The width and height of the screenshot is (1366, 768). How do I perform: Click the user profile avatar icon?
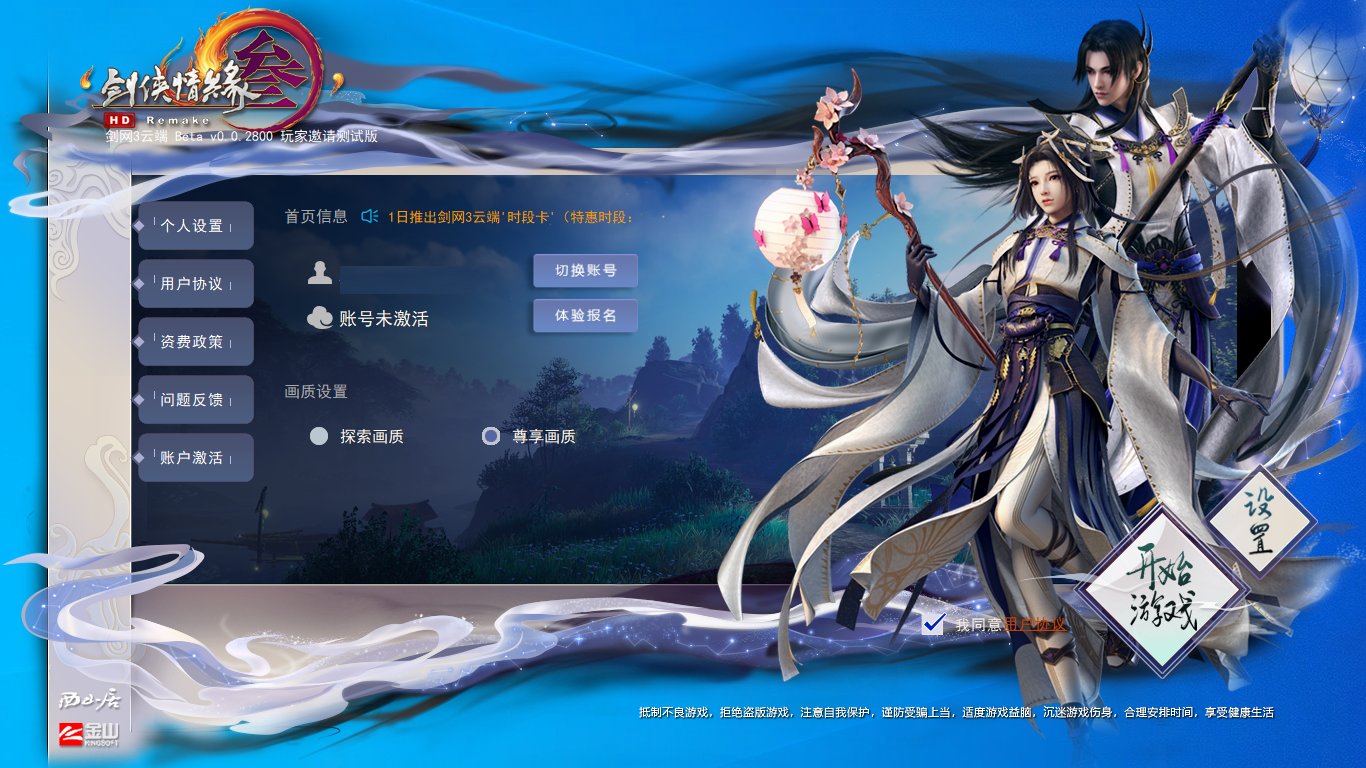(320, 270)
